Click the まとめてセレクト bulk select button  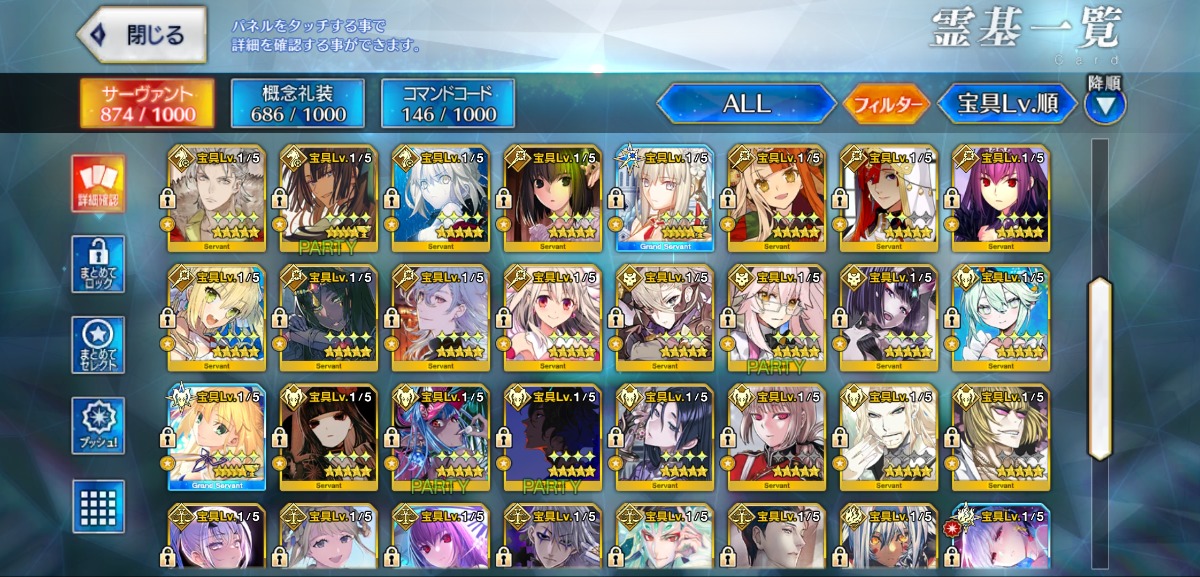(x=98, y=346)
